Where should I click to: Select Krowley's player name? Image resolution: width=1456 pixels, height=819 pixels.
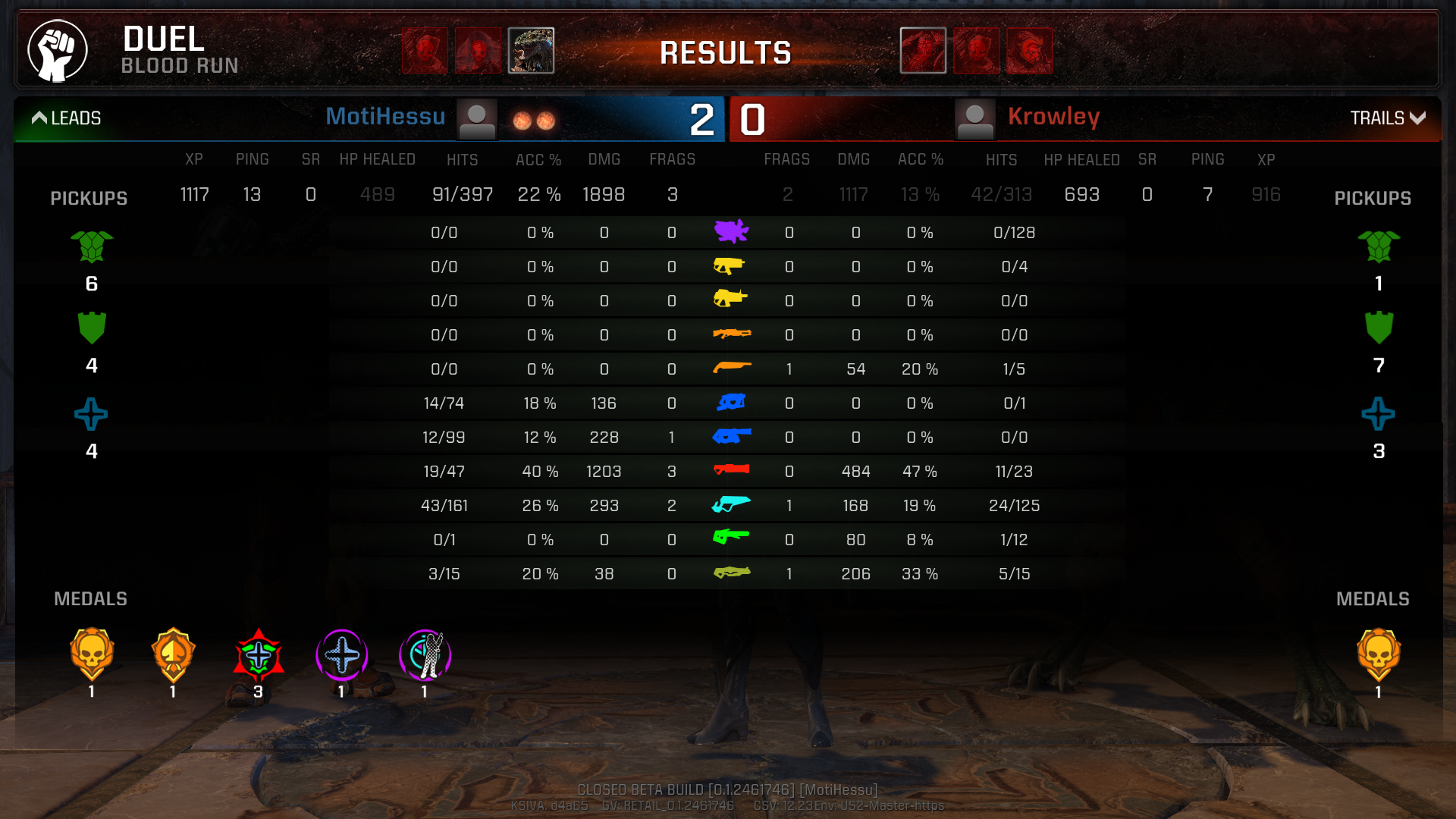coord(1053,117)
